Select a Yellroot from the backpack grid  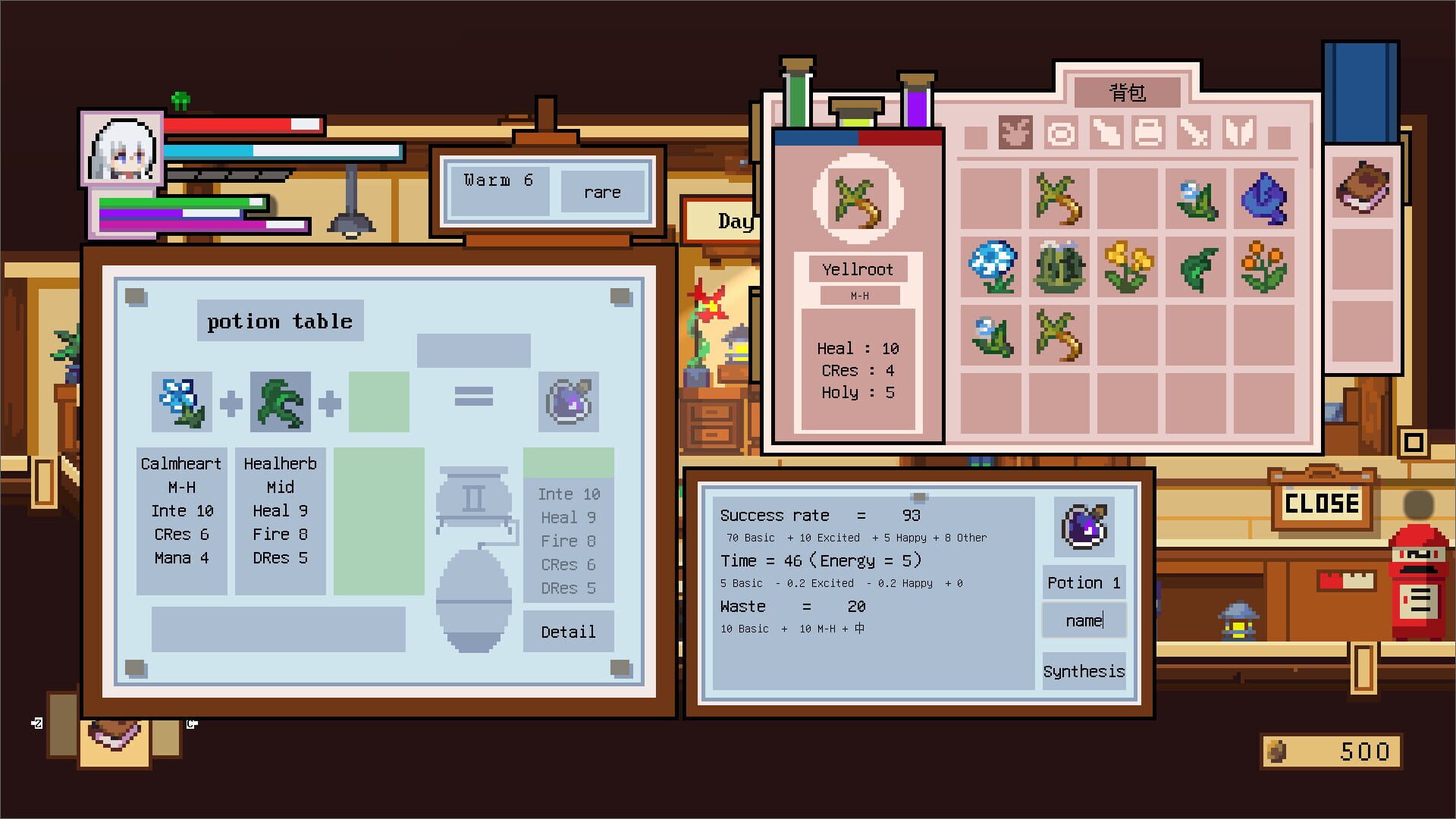(1059, 199)
